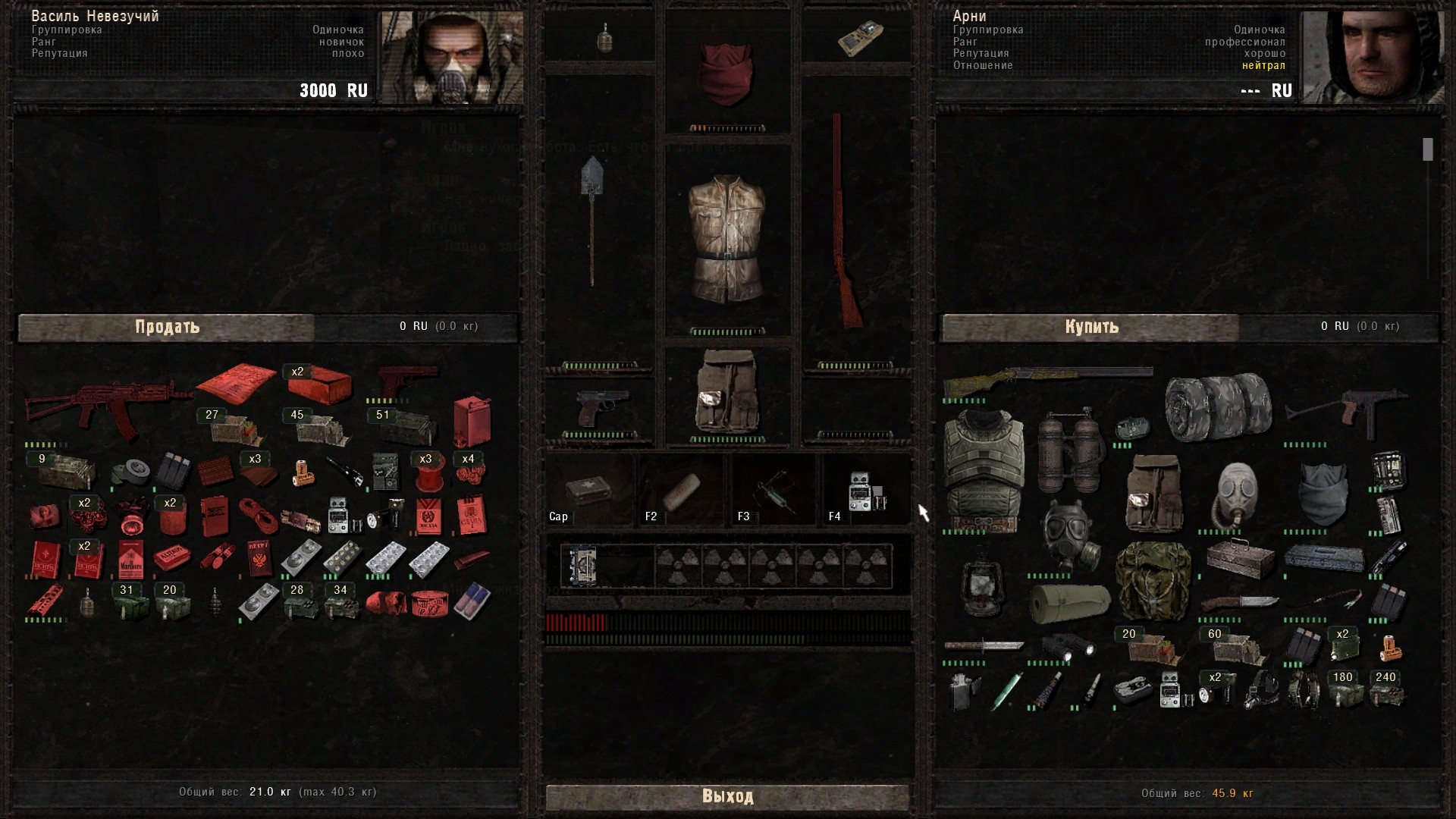Exit trade with the Выход button
This screenshot has height=819, width=1456.
[x=727, y=796]
